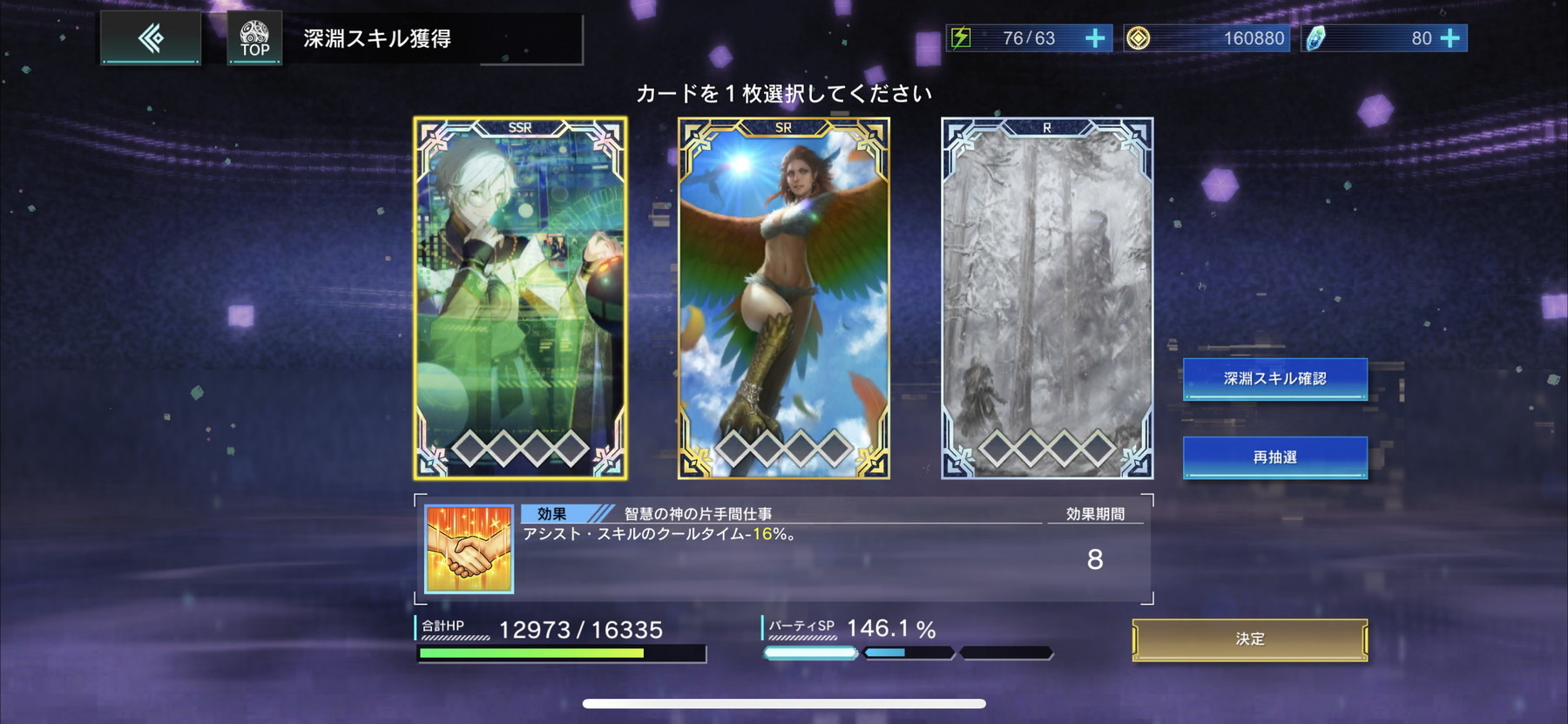Tap the green lightning stamina icon

961,37
